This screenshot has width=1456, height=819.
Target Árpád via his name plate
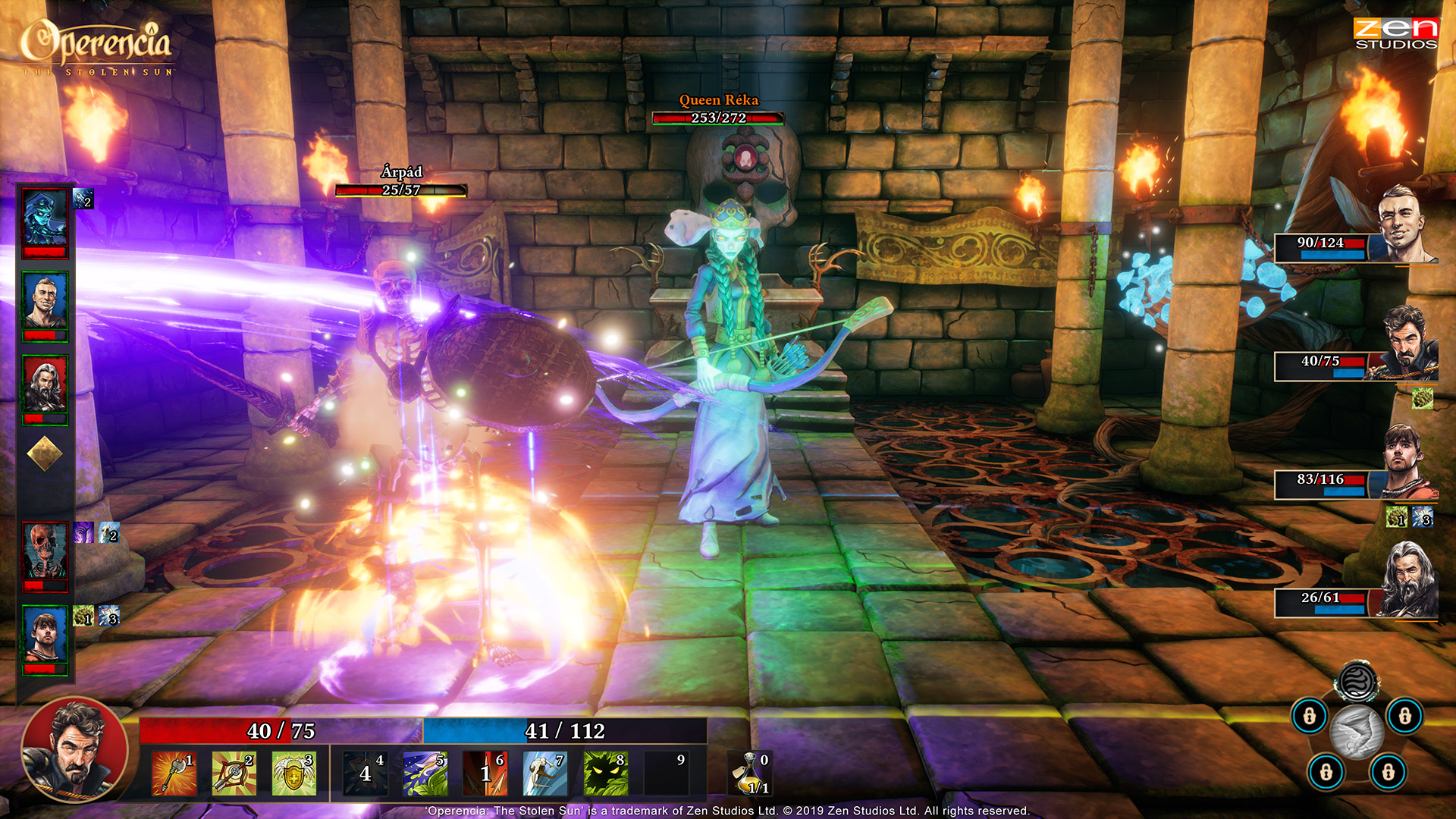pyautogui.click(x=401, y=172)
